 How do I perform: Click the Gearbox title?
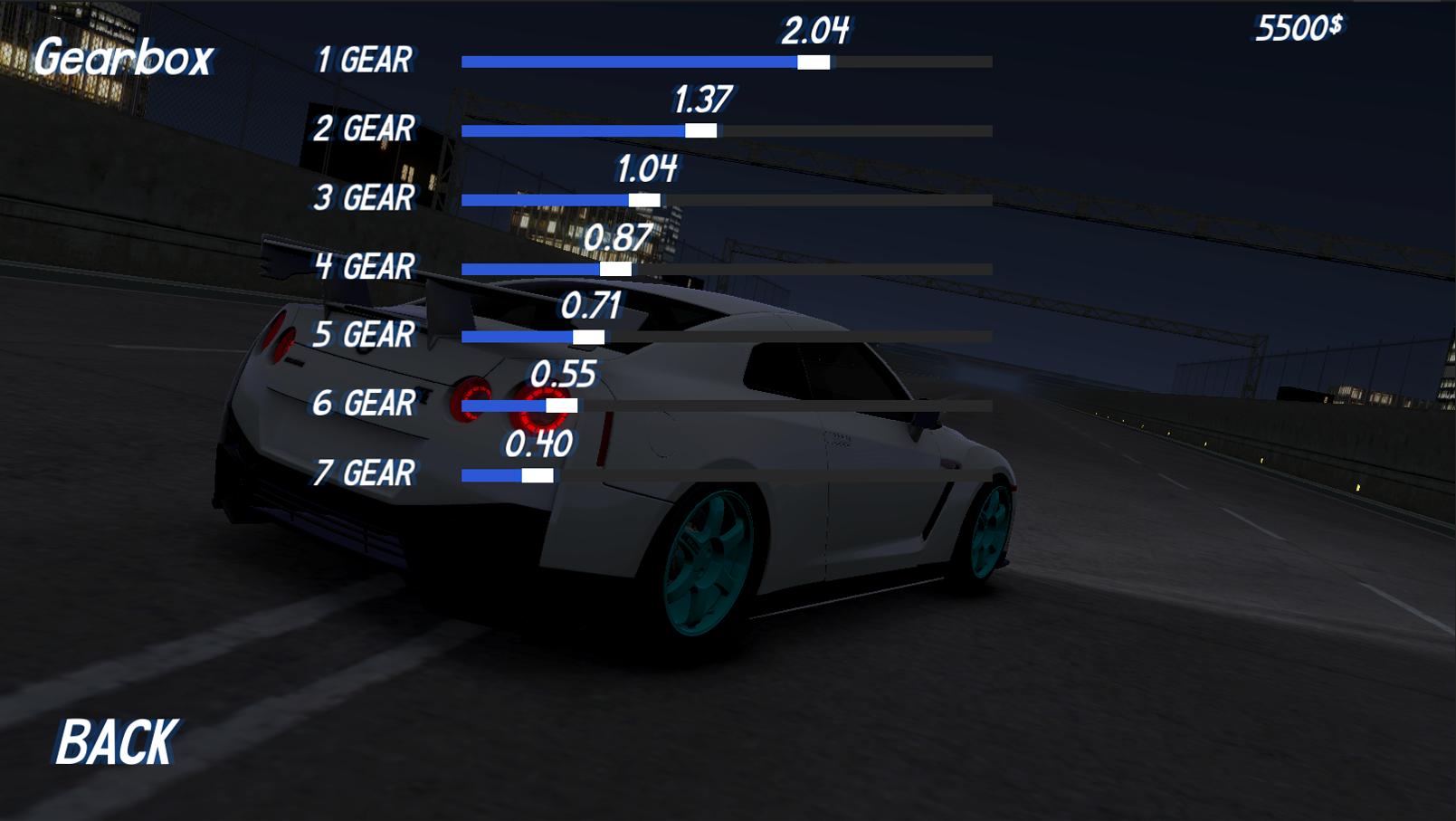(x=124, y=56)
